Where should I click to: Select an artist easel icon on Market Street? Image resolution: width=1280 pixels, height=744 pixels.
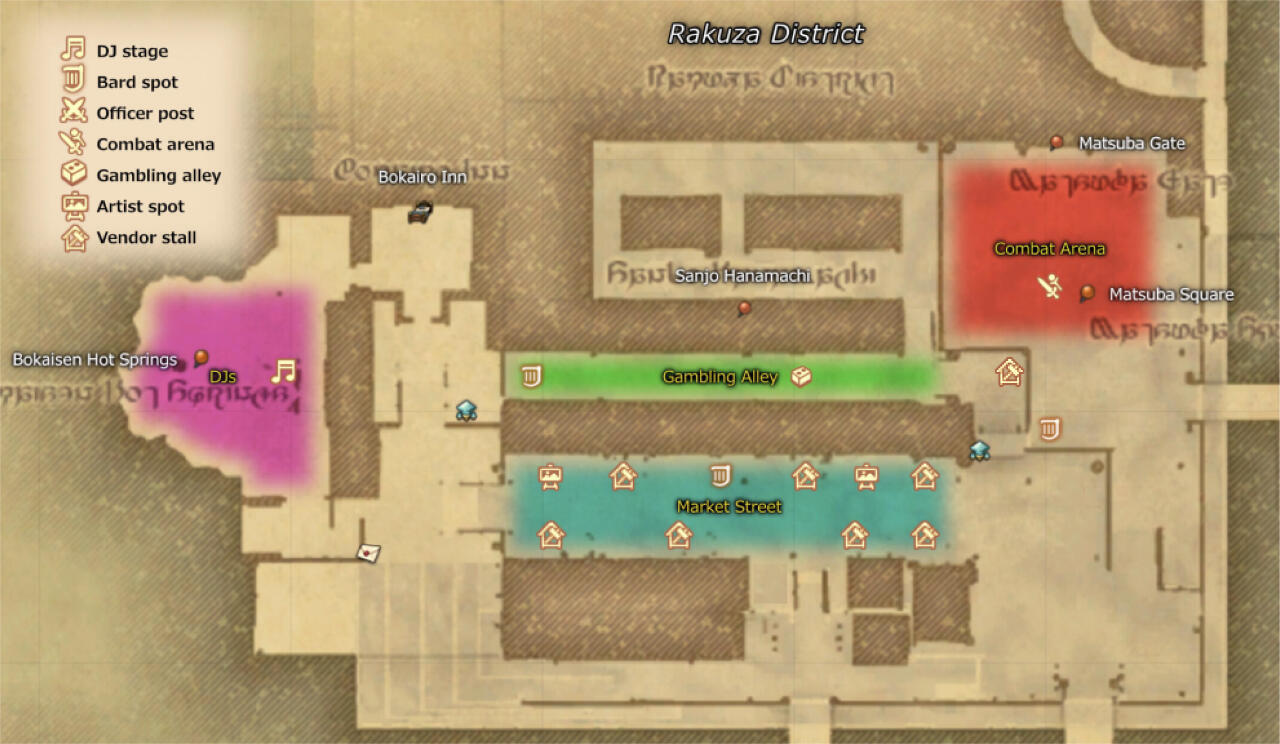tap(549, 478)
